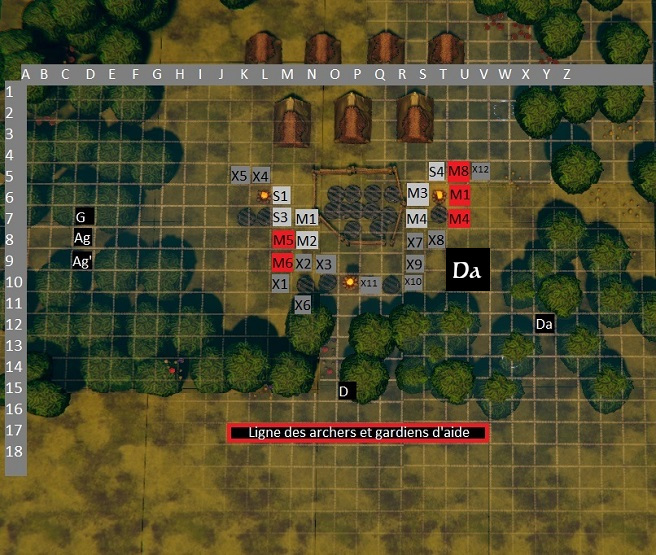656x555 pixels.
Task: Select the X5 unit marker
Action: pyautogui.click(x=240, y=175)
